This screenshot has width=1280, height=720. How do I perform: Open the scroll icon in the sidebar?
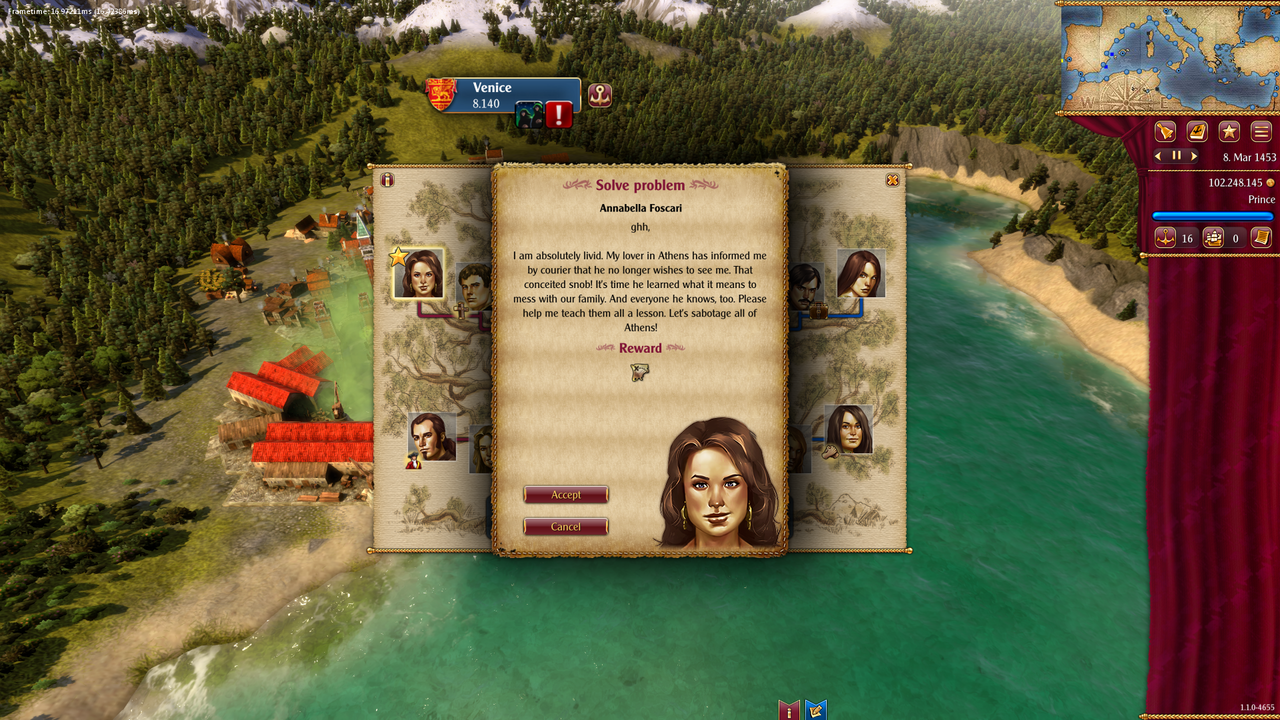[x=1262, y=238]
